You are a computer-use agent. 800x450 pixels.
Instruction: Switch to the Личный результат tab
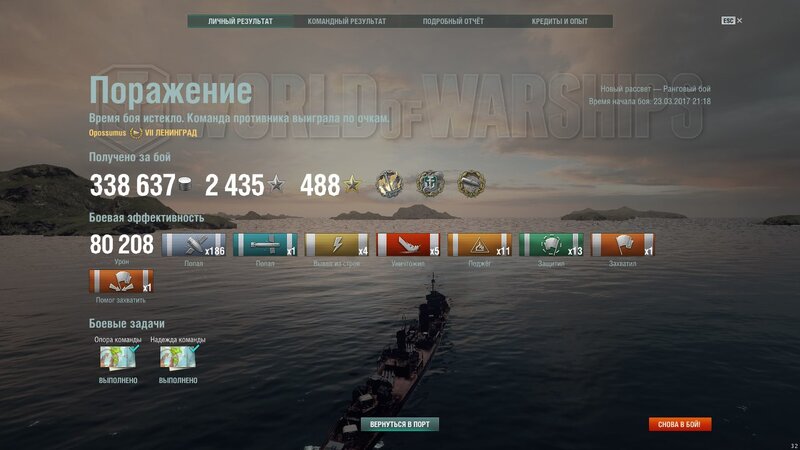240,21
